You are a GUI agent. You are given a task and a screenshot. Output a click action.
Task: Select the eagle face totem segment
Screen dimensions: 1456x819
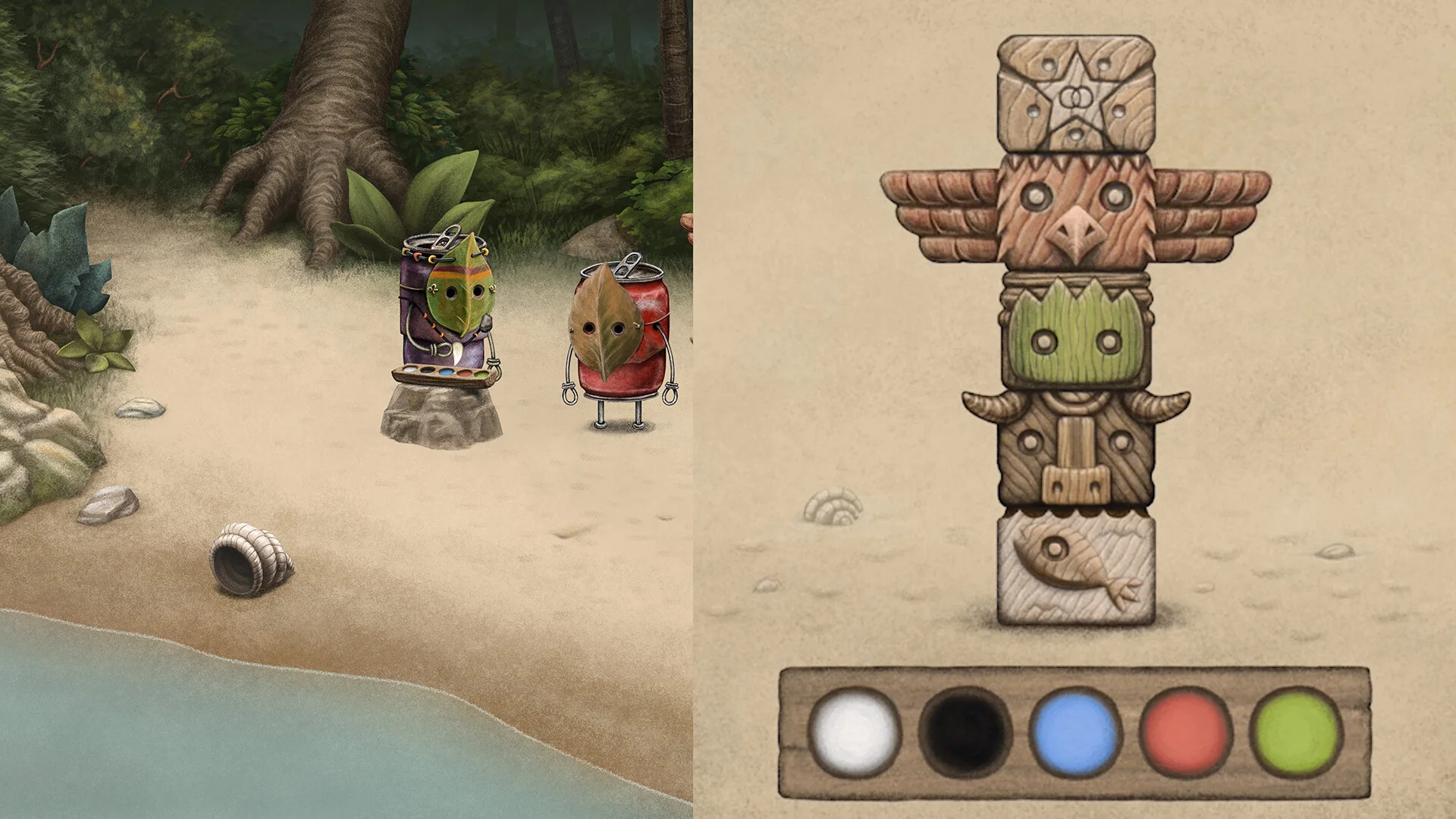[x=1076, y=212]
